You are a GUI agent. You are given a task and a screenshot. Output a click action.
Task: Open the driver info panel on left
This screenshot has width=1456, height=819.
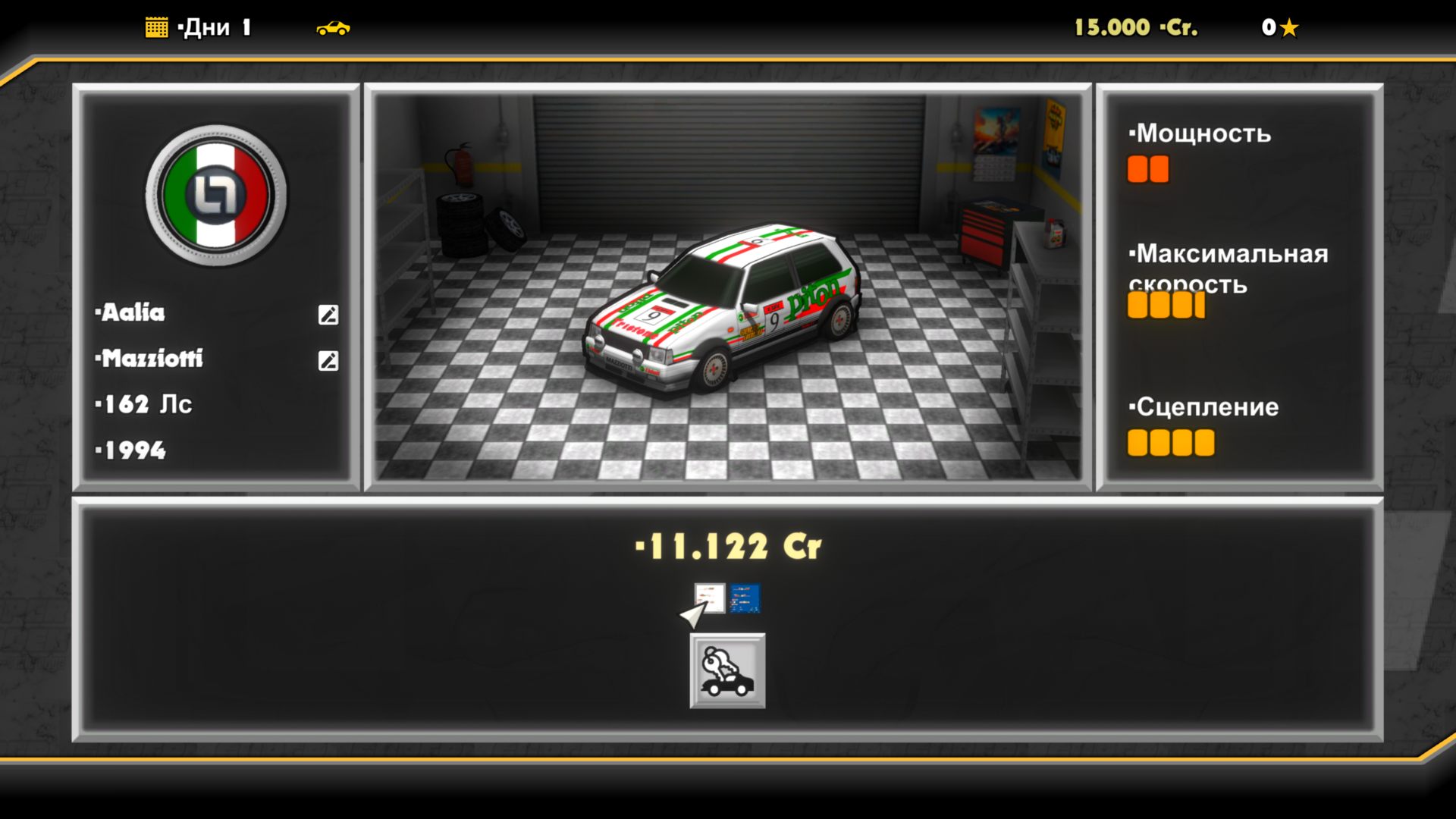coord(216,288)
